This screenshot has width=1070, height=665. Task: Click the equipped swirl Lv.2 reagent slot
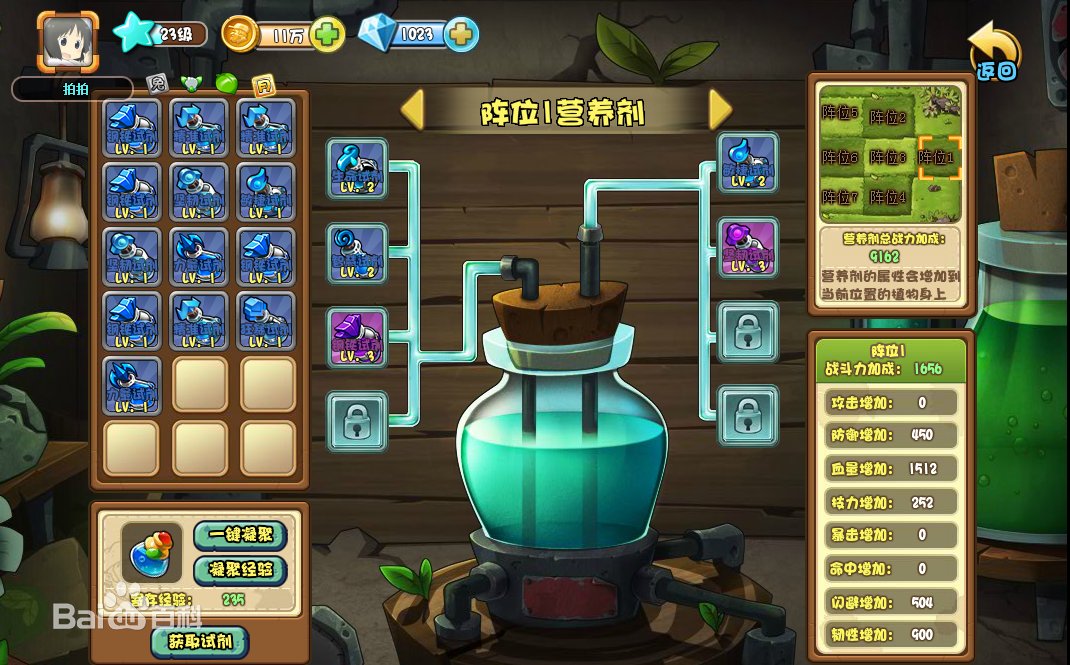pos(357,253)
